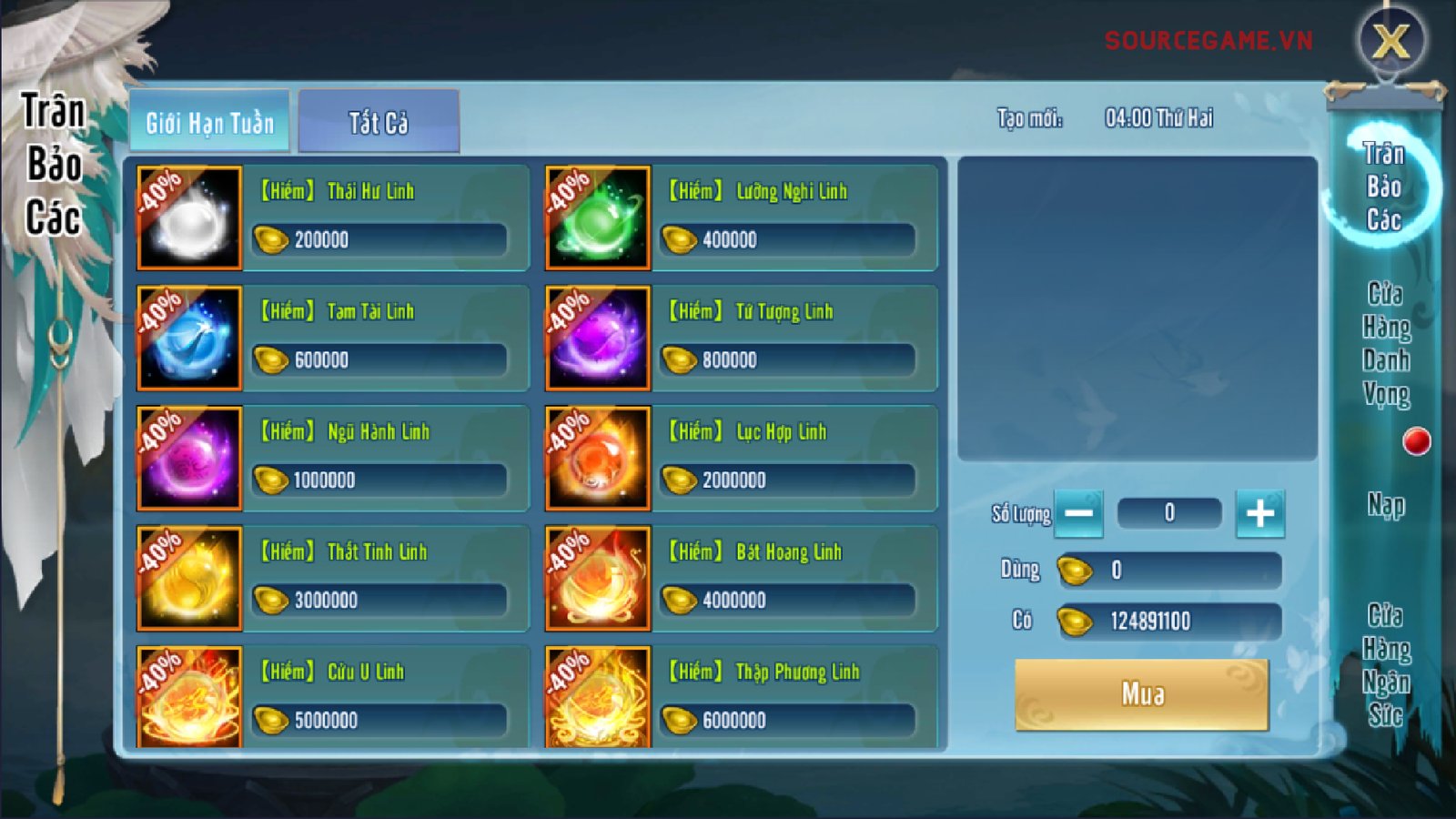Pick the Tứ Tượng Linh item
1456x819 pixels.
point(741,339)
